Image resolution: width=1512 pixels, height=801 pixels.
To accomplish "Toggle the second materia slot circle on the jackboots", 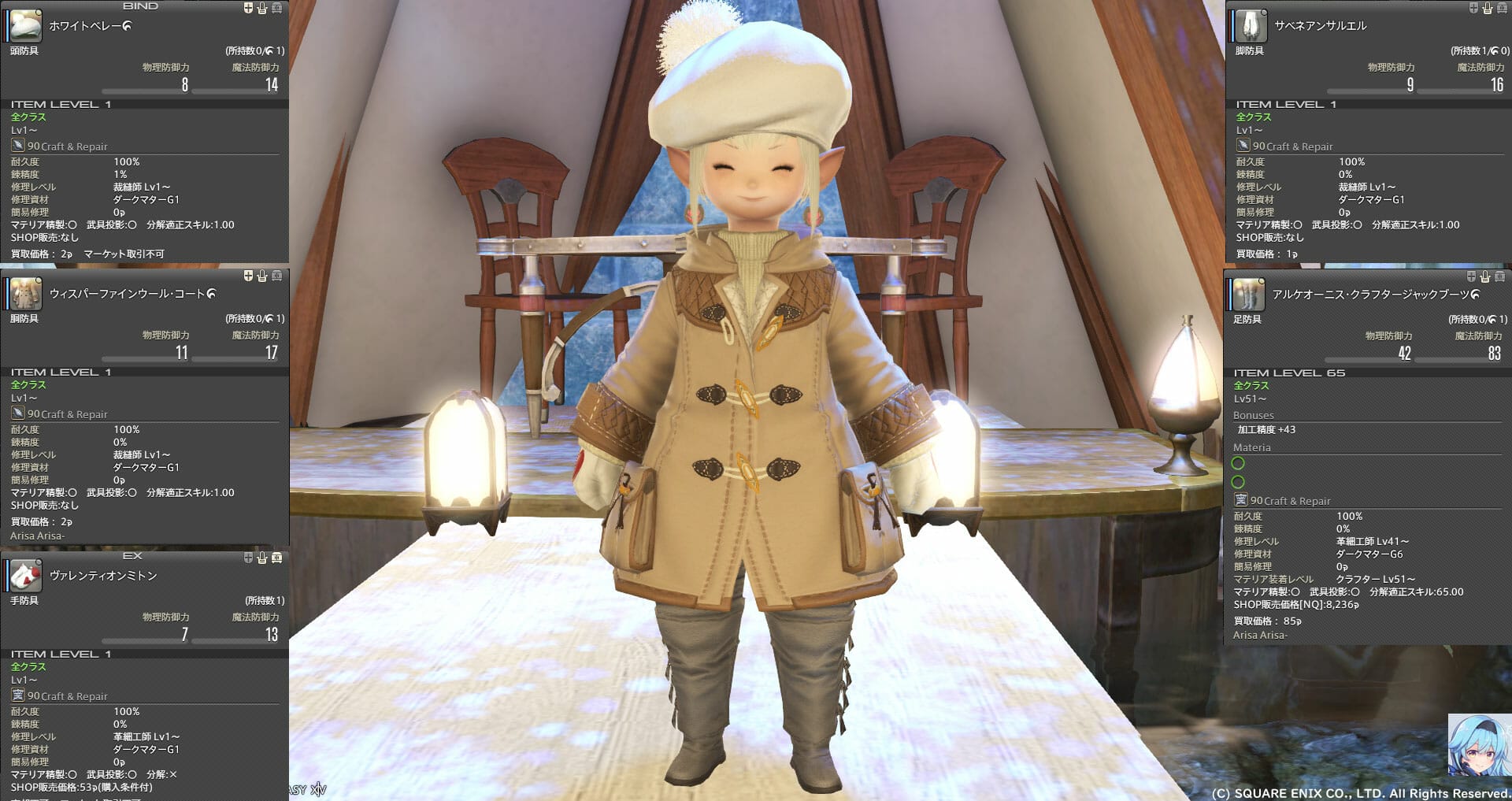I will pyautogui.click(x=1240, y=481).
